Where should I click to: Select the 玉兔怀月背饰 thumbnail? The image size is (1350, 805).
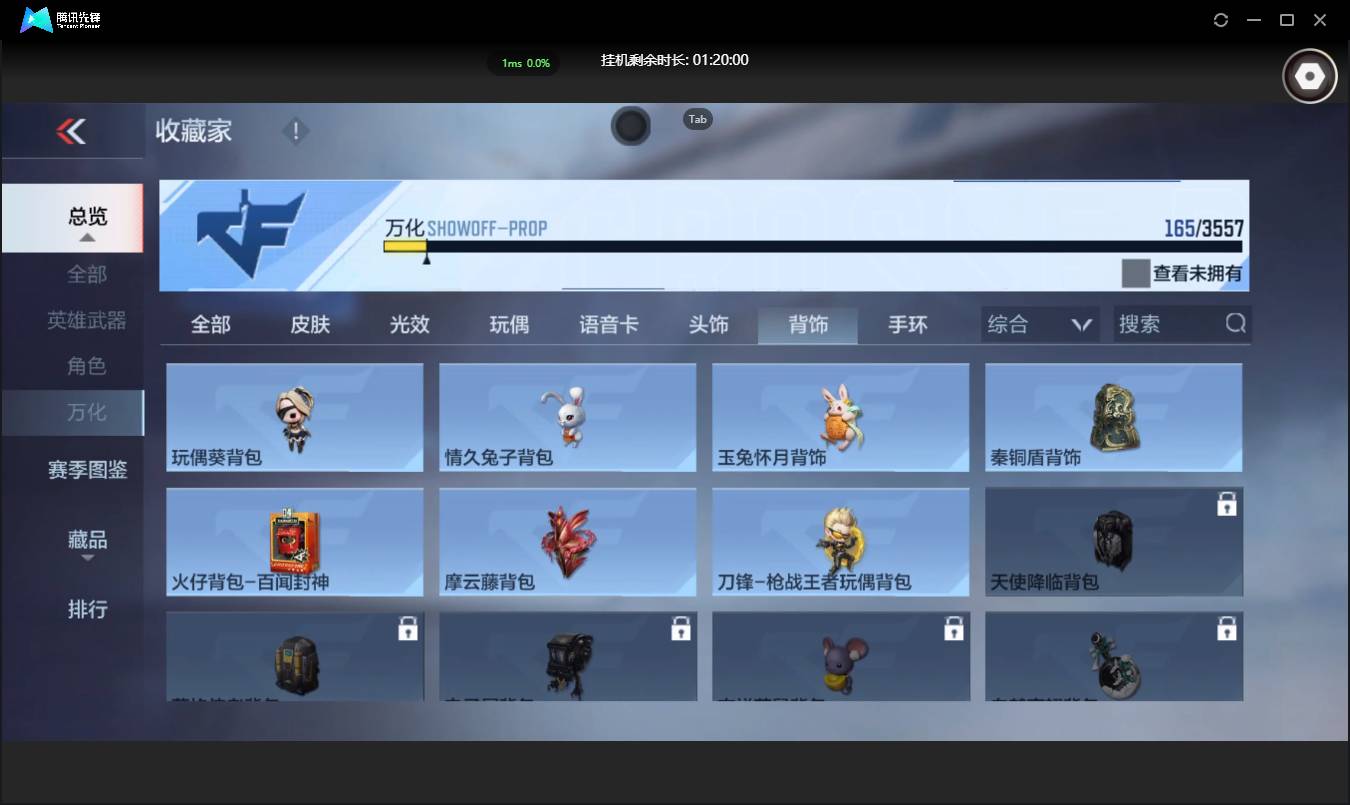840,417
